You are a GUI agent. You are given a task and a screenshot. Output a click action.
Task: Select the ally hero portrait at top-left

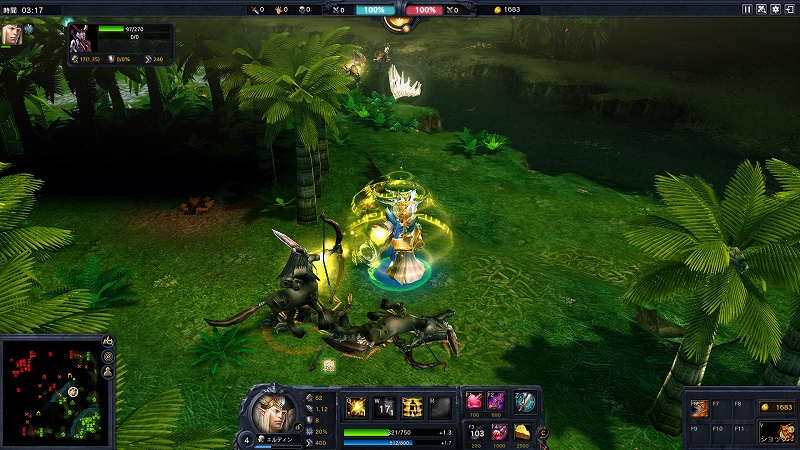tap(14, 33)
